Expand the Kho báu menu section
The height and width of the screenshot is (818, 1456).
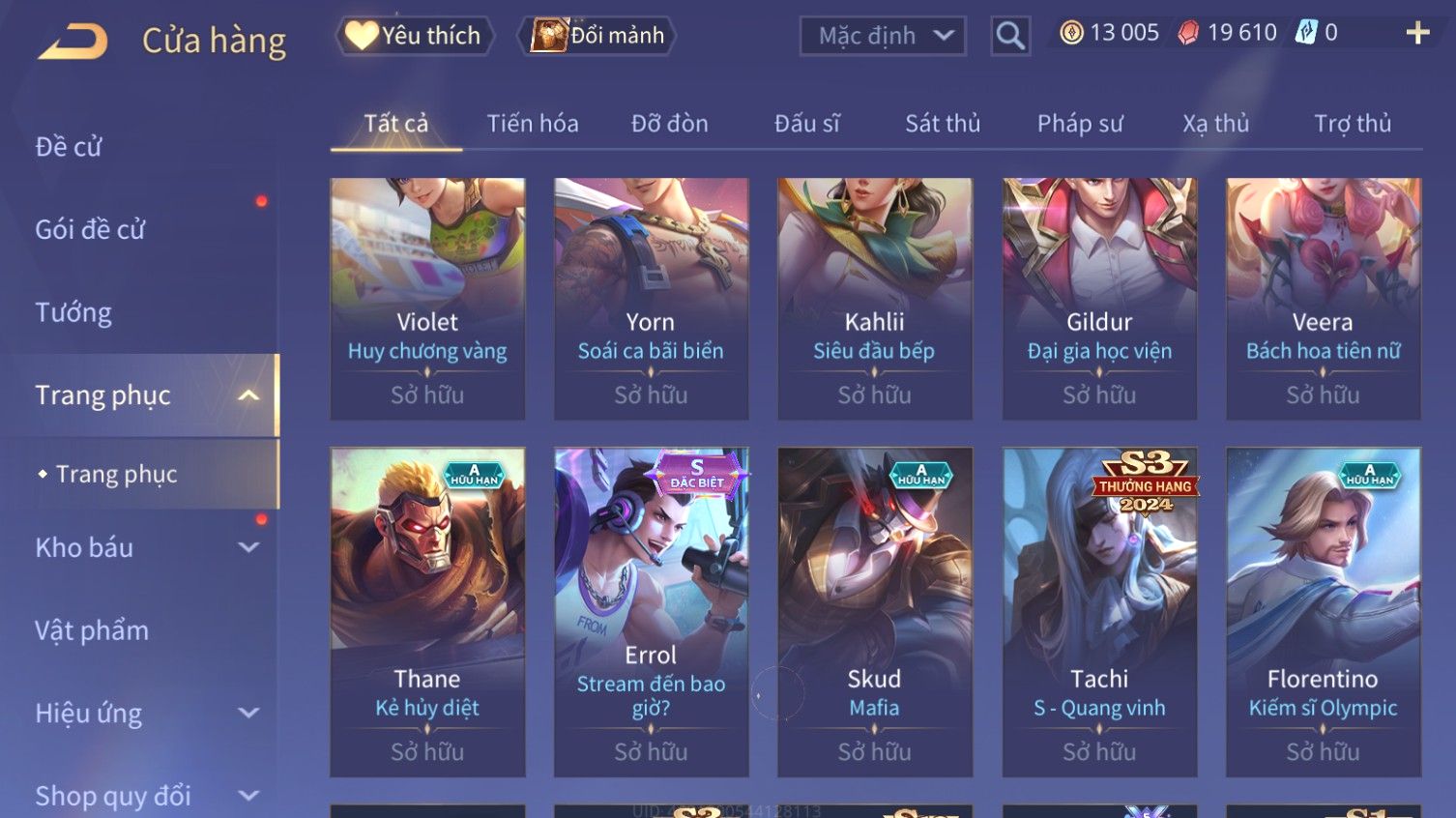[x=145, y=547]
